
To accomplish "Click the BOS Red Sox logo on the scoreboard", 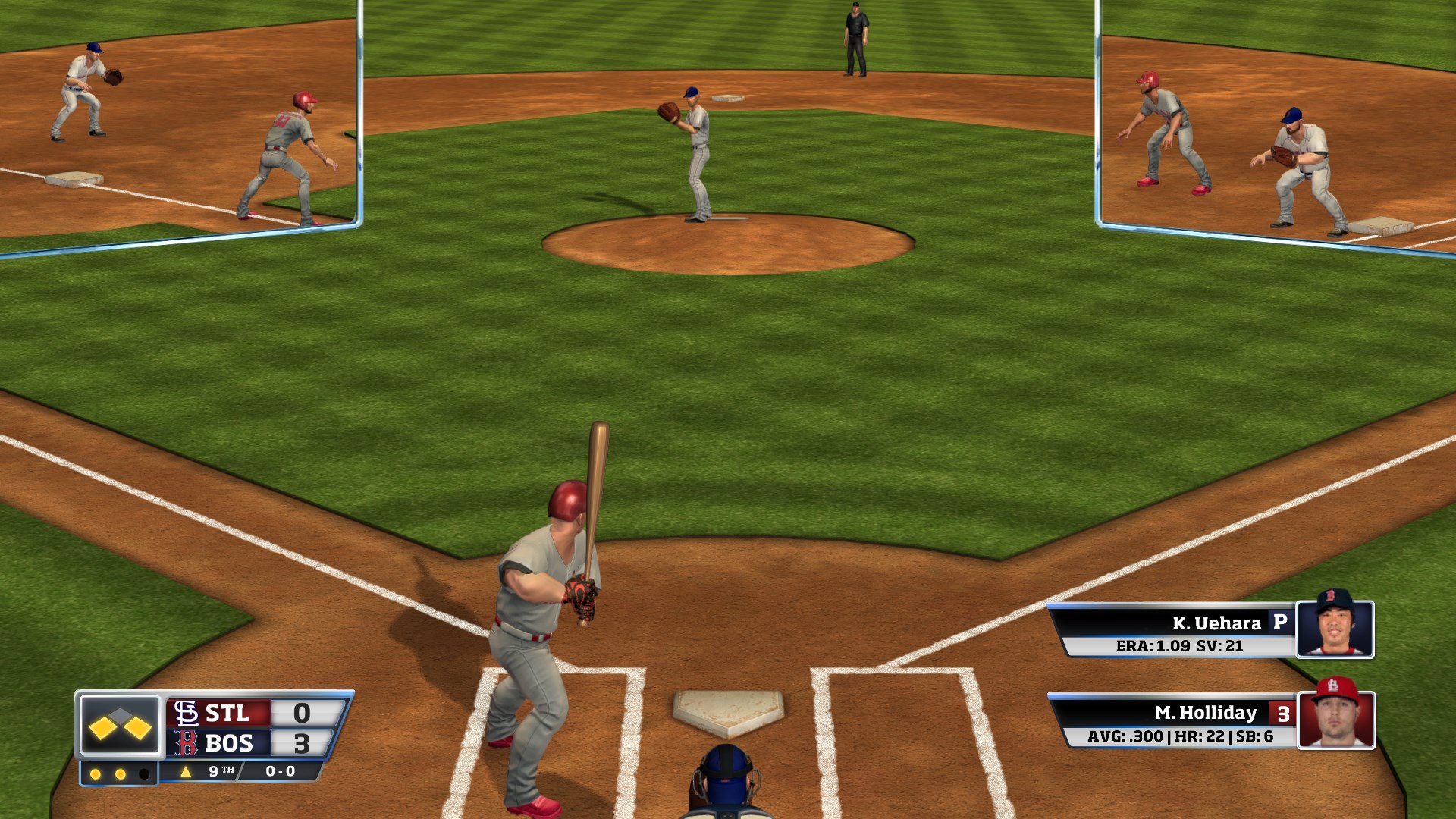I will coord(185,744).
